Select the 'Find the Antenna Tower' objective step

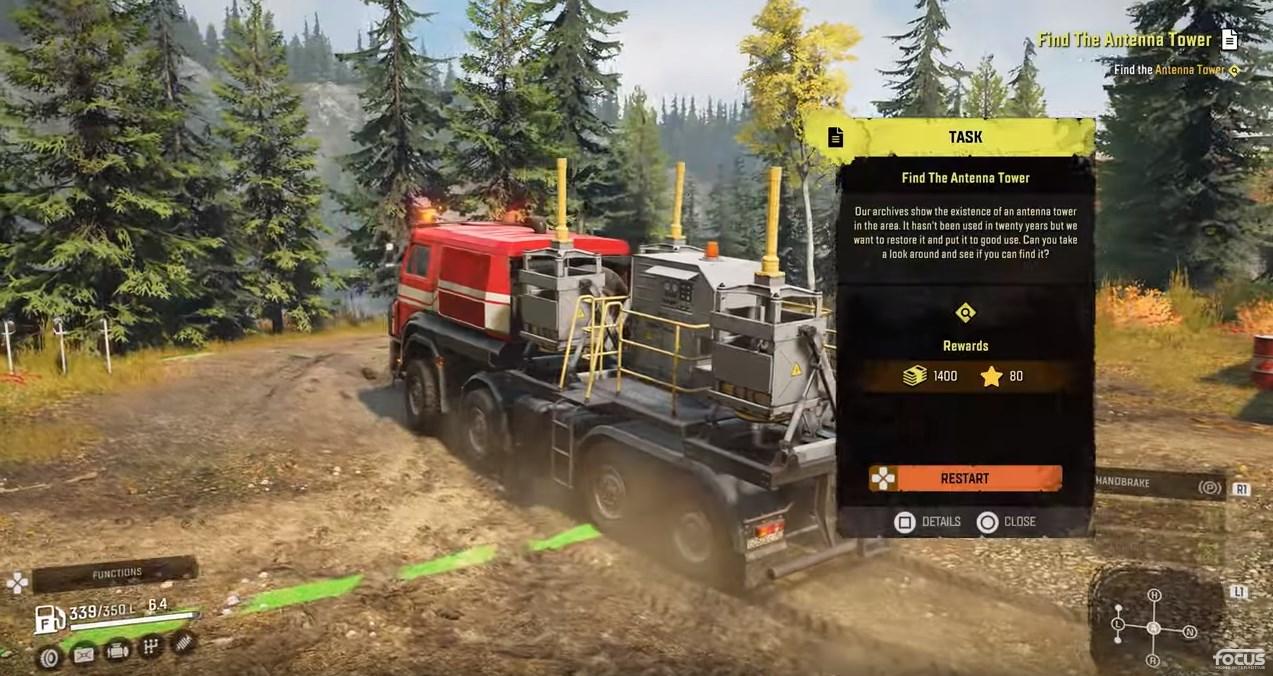click(1176, 70)
